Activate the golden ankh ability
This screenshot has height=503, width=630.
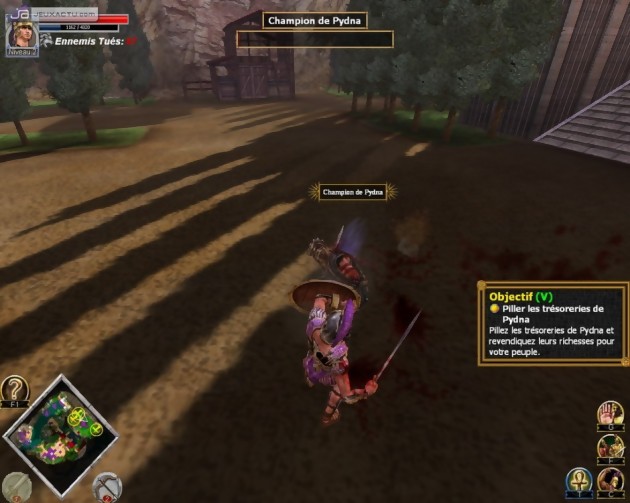[x=579, y=481]
